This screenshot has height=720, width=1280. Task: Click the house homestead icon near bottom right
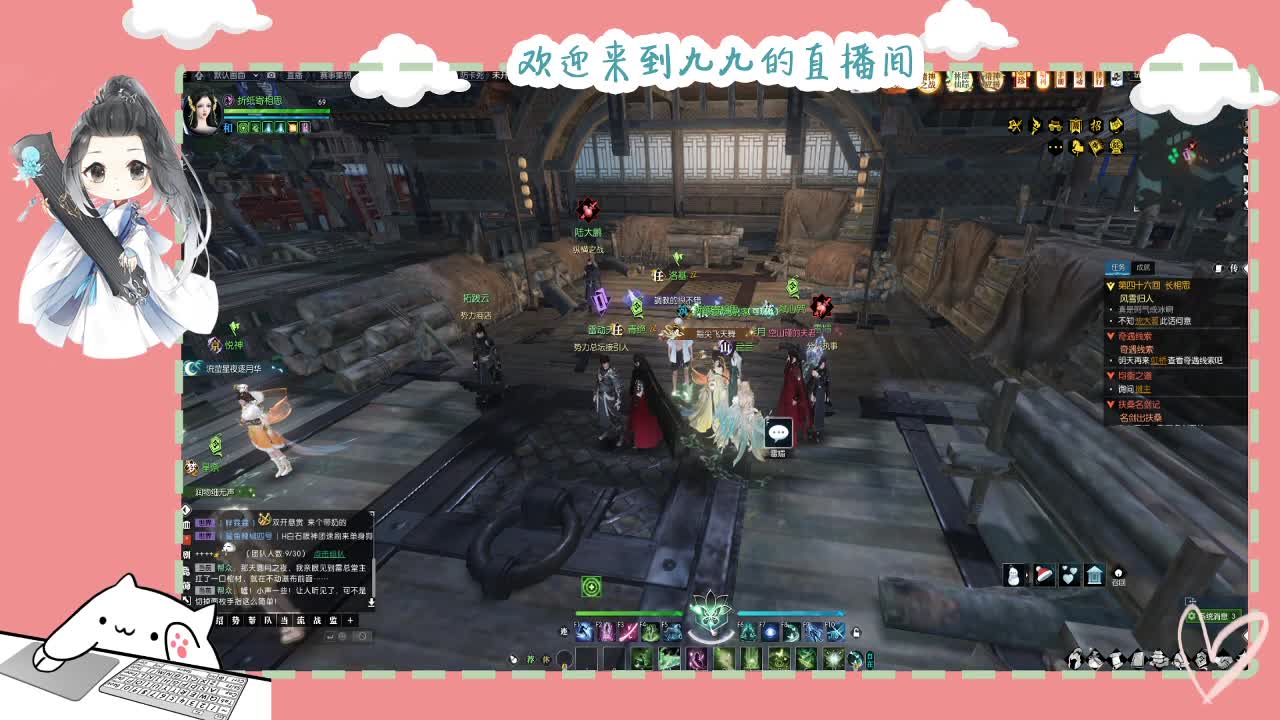1094,575
